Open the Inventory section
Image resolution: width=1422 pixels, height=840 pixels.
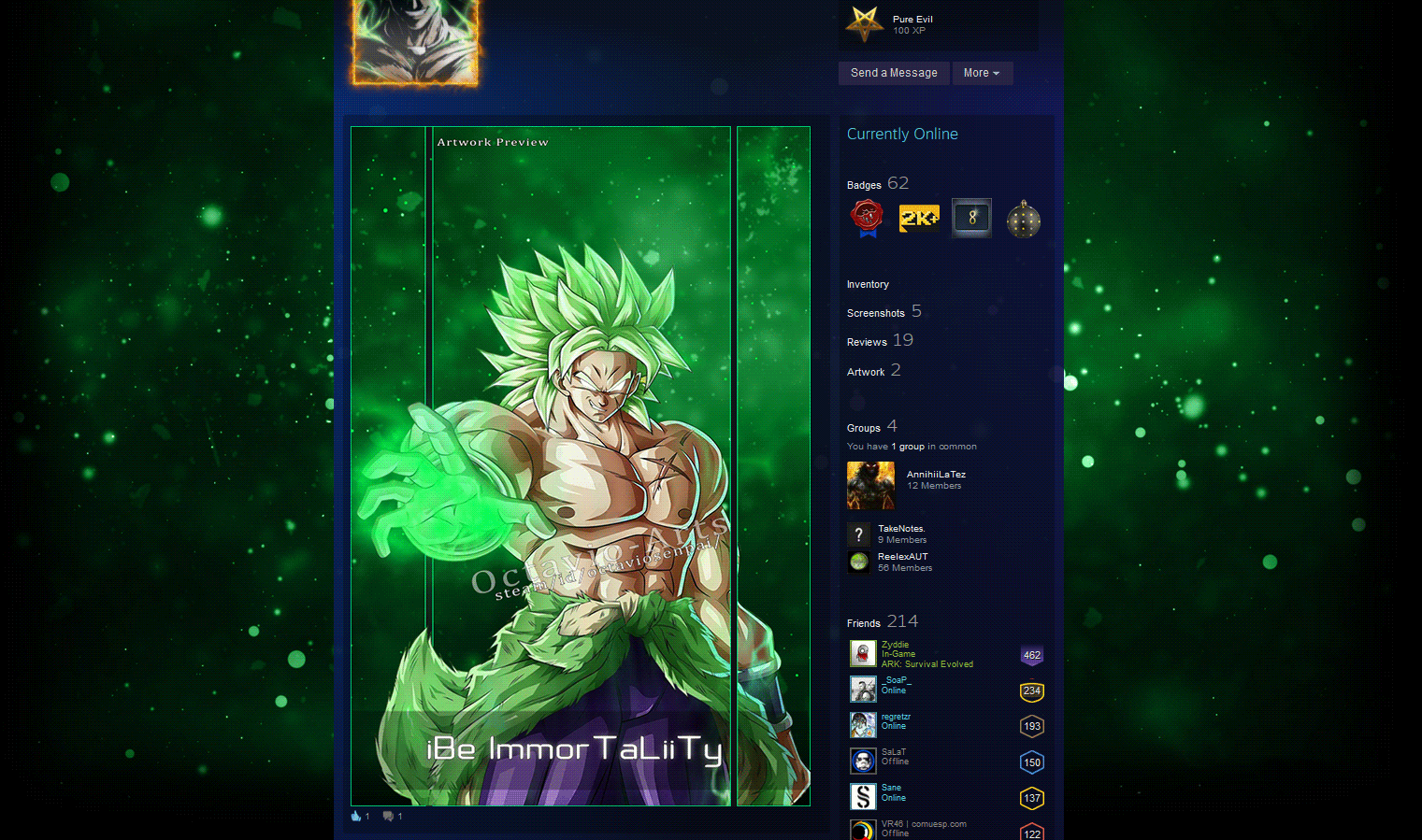coord(868,284)
